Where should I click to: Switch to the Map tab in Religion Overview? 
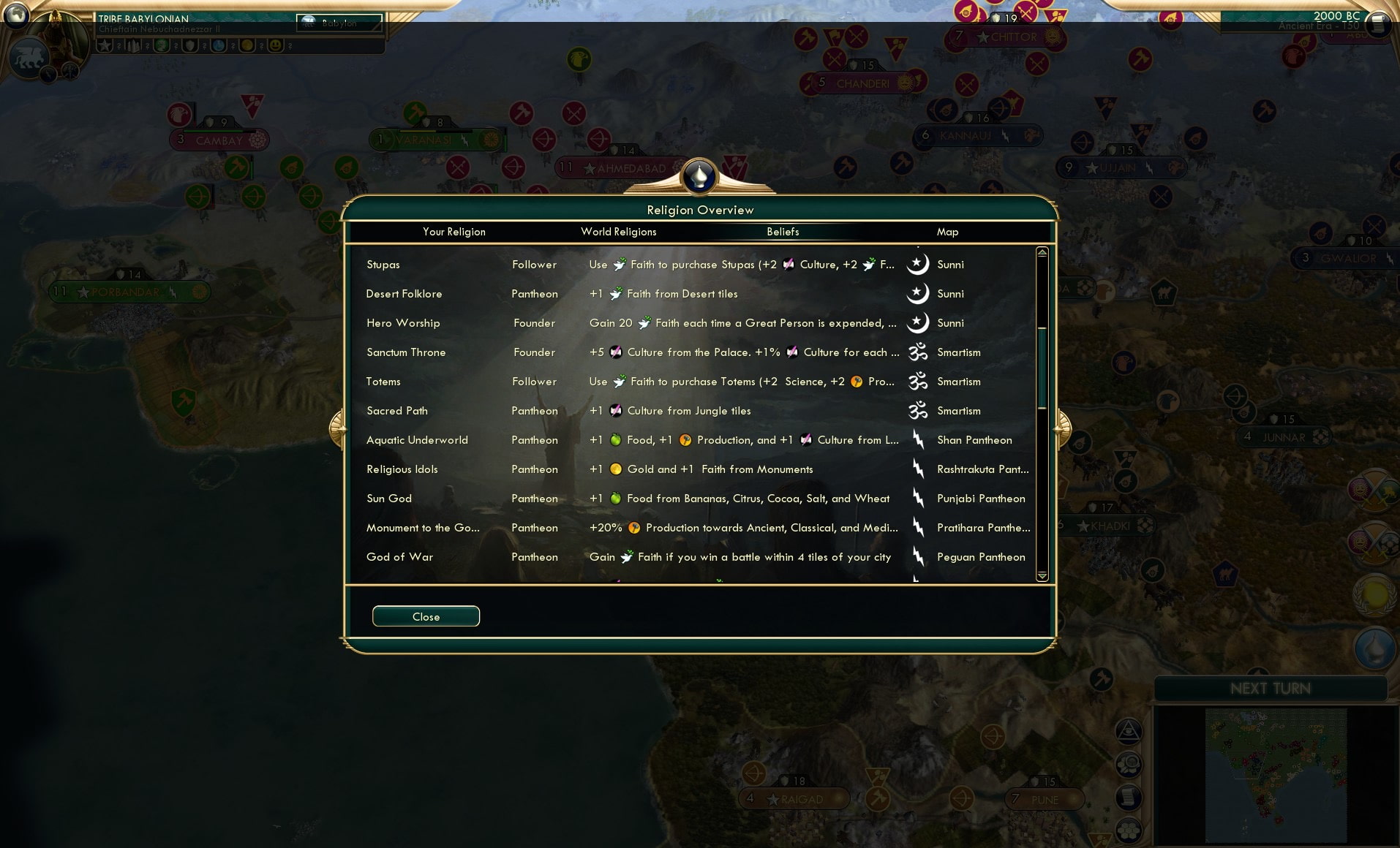point(948,232)
